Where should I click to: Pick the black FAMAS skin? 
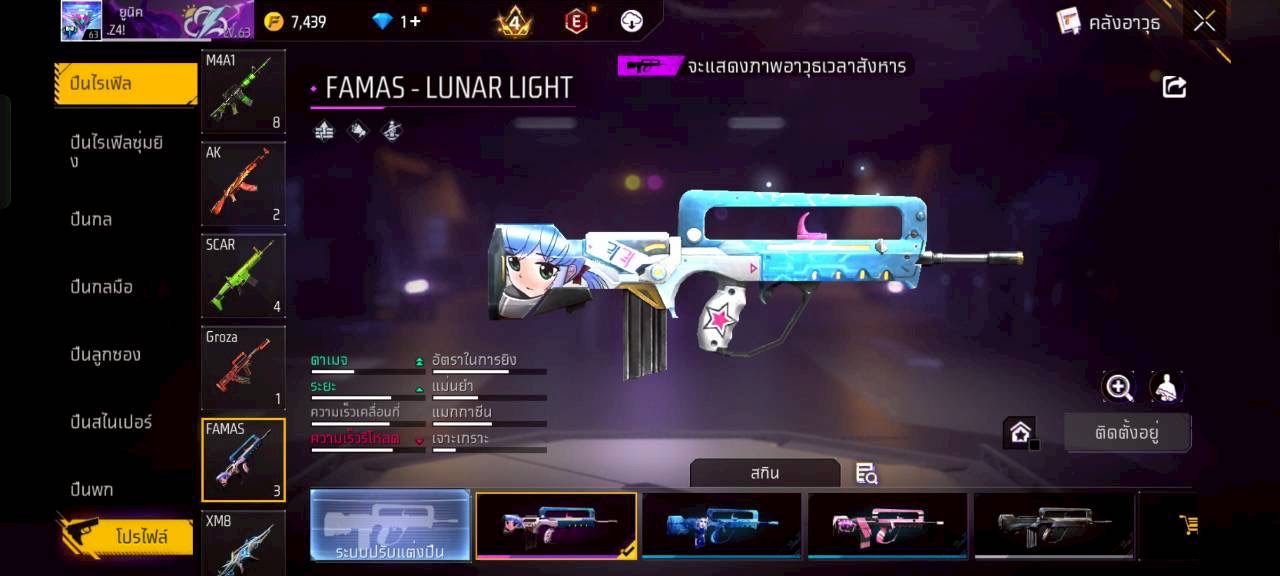point(1054,525)
